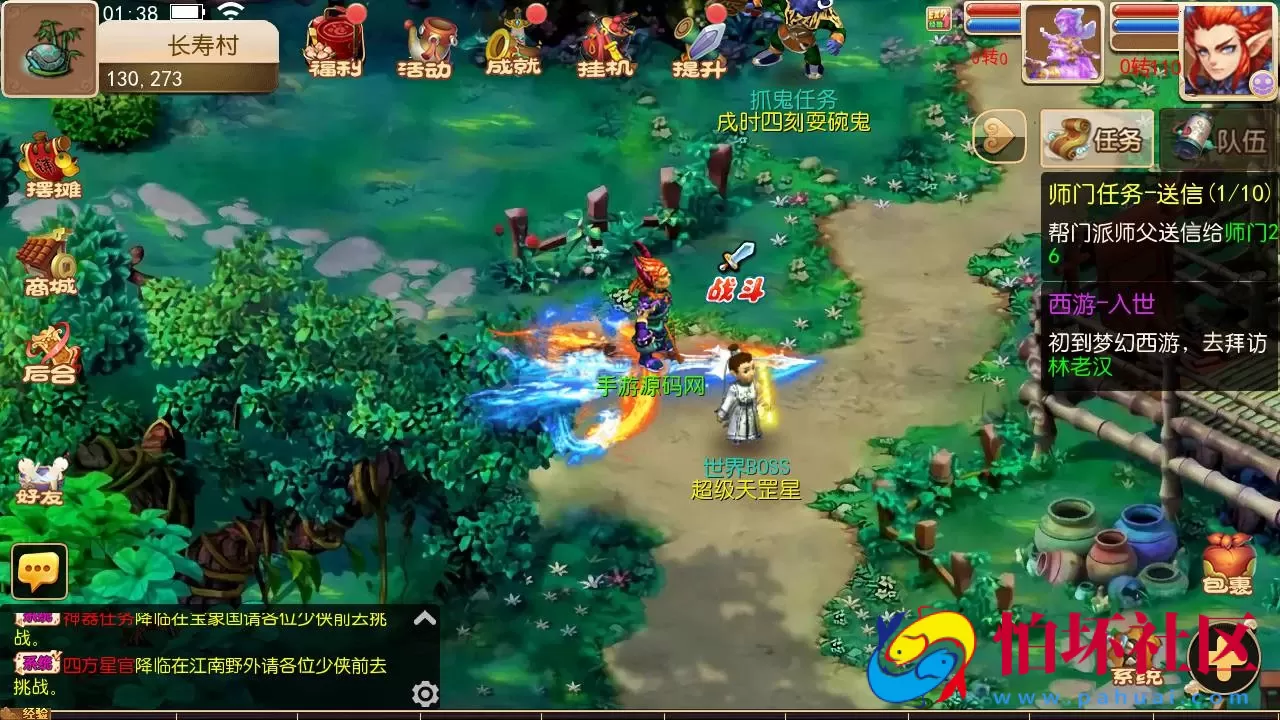Viewport: 1280px width, 720px height.
Task: Open the chat message icon
Action: pos(40,570)
